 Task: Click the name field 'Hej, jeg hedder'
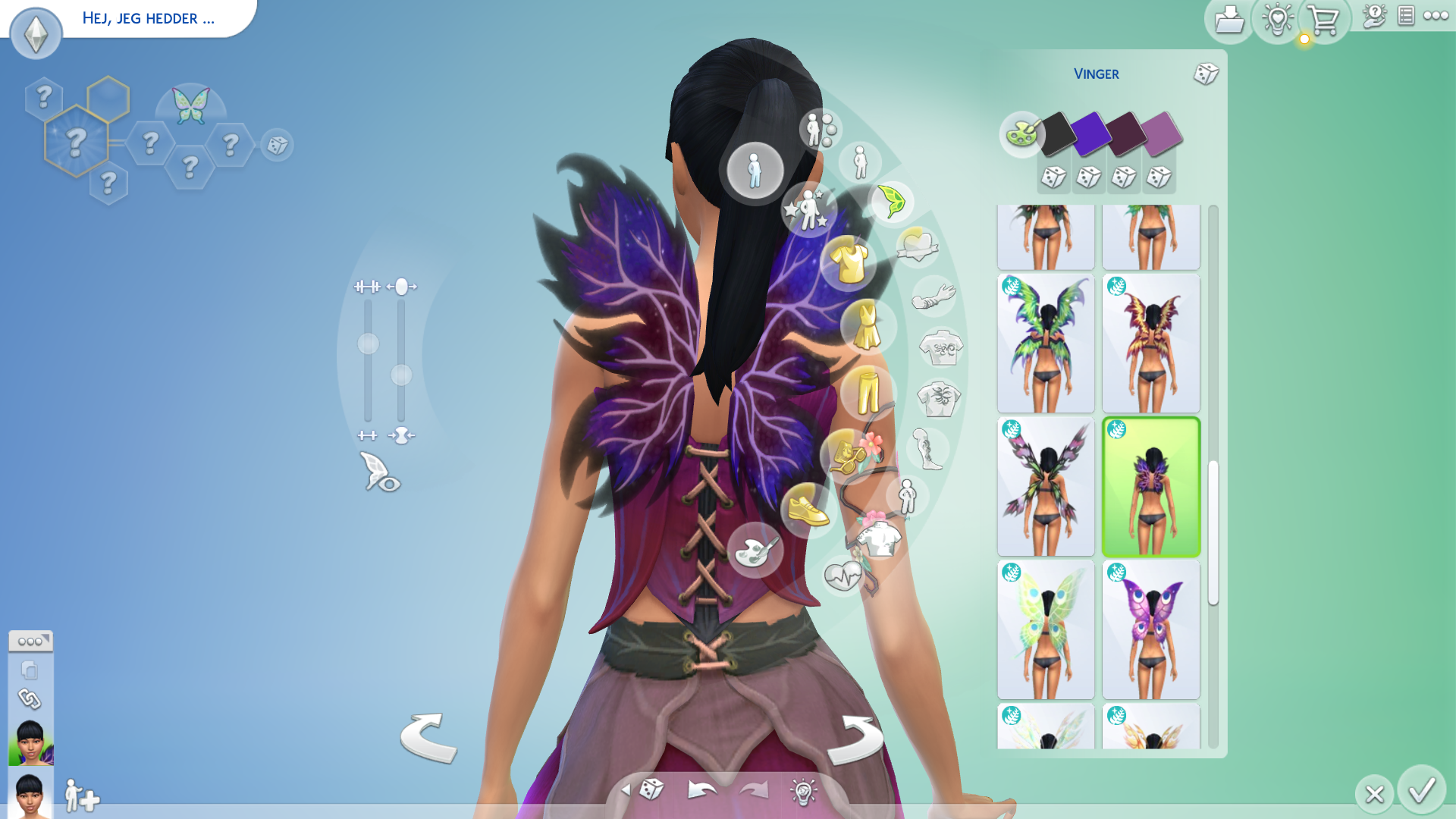coord(149,18)
